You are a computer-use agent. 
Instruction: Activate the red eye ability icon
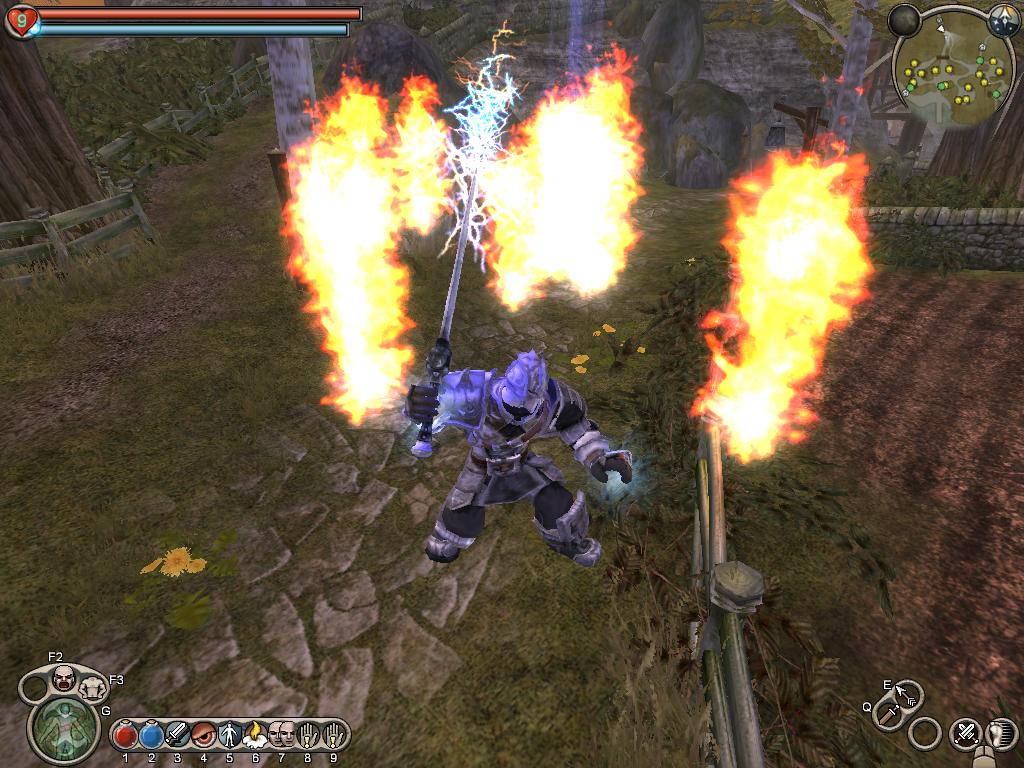204,736
